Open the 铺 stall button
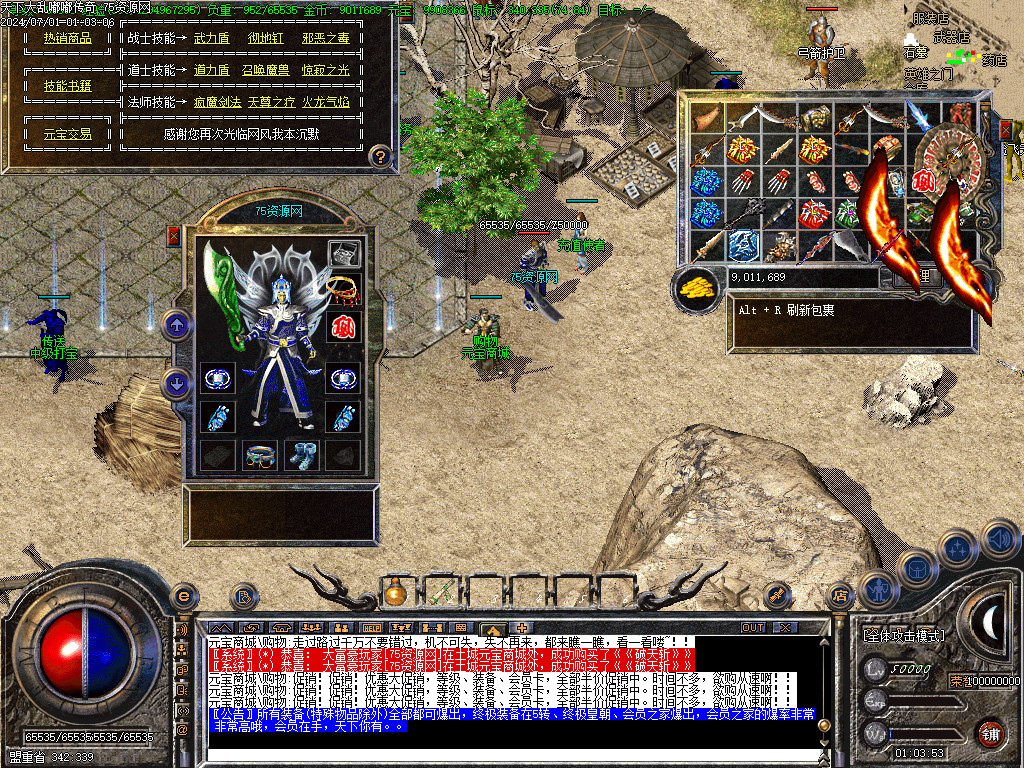The height and width of the screenshot is (768, 1024). [990, 734]
